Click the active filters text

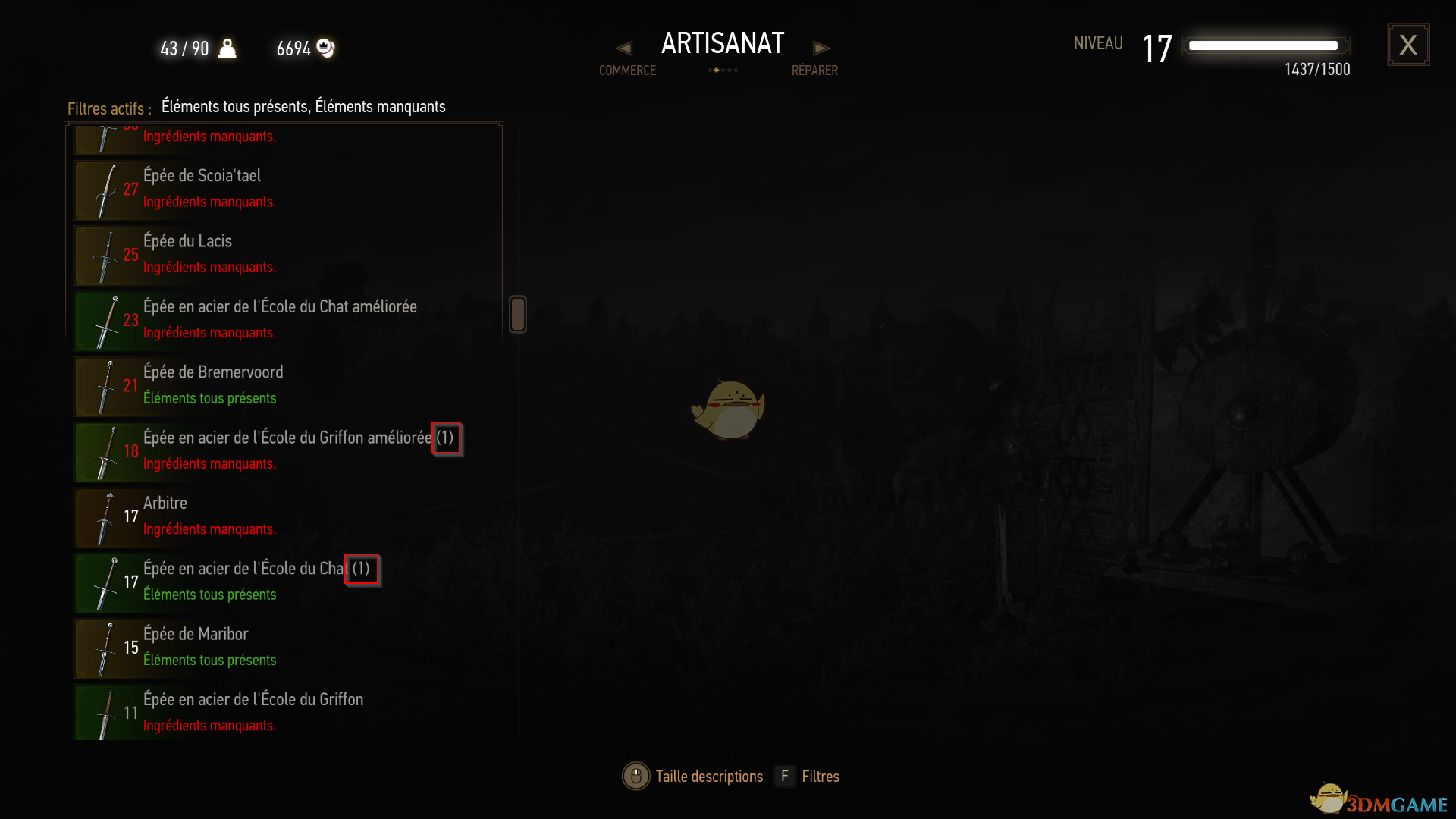click(x=303, y=107)
